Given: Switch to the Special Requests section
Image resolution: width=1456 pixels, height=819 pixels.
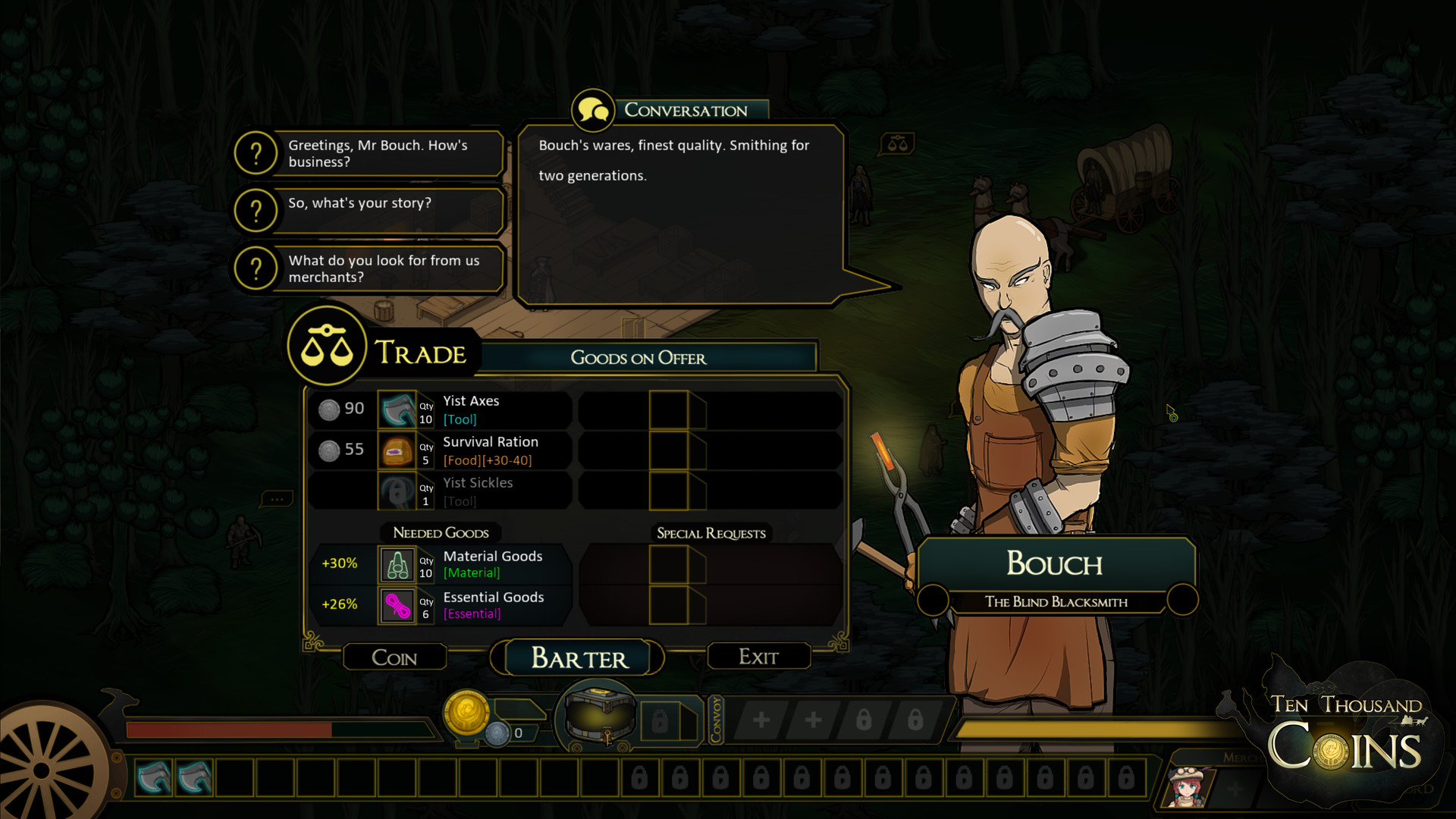Looking at the screenshot, I should (711, 533).
